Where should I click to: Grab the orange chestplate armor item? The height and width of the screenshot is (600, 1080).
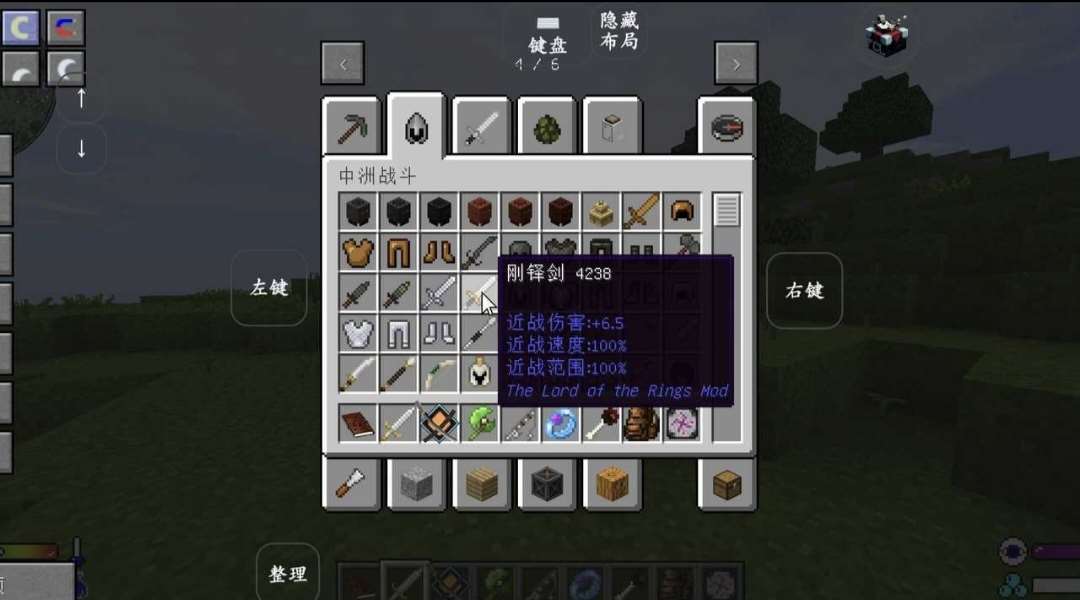[357, 253]
